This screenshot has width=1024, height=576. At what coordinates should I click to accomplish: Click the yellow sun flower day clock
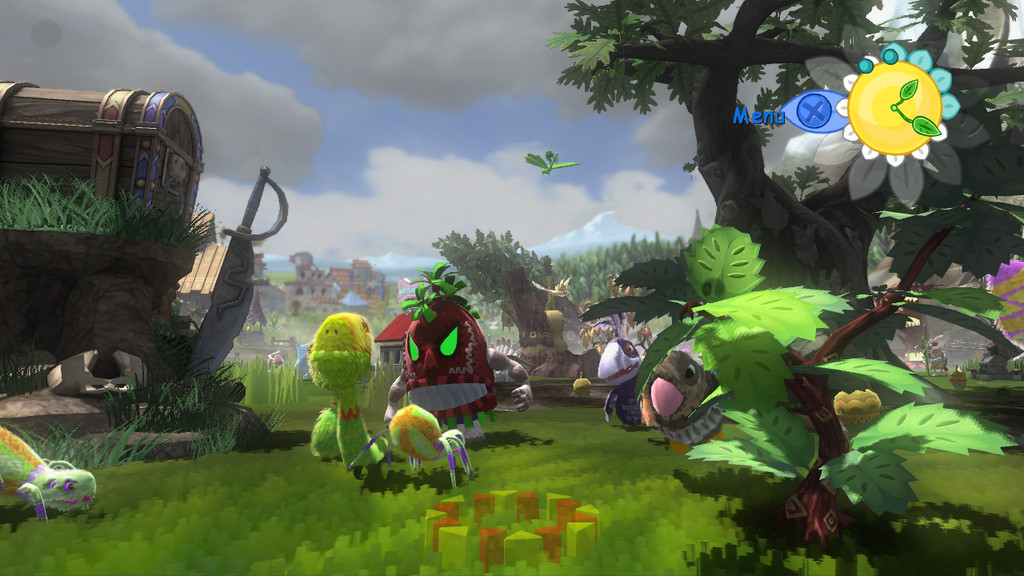(x=894, y=108)
